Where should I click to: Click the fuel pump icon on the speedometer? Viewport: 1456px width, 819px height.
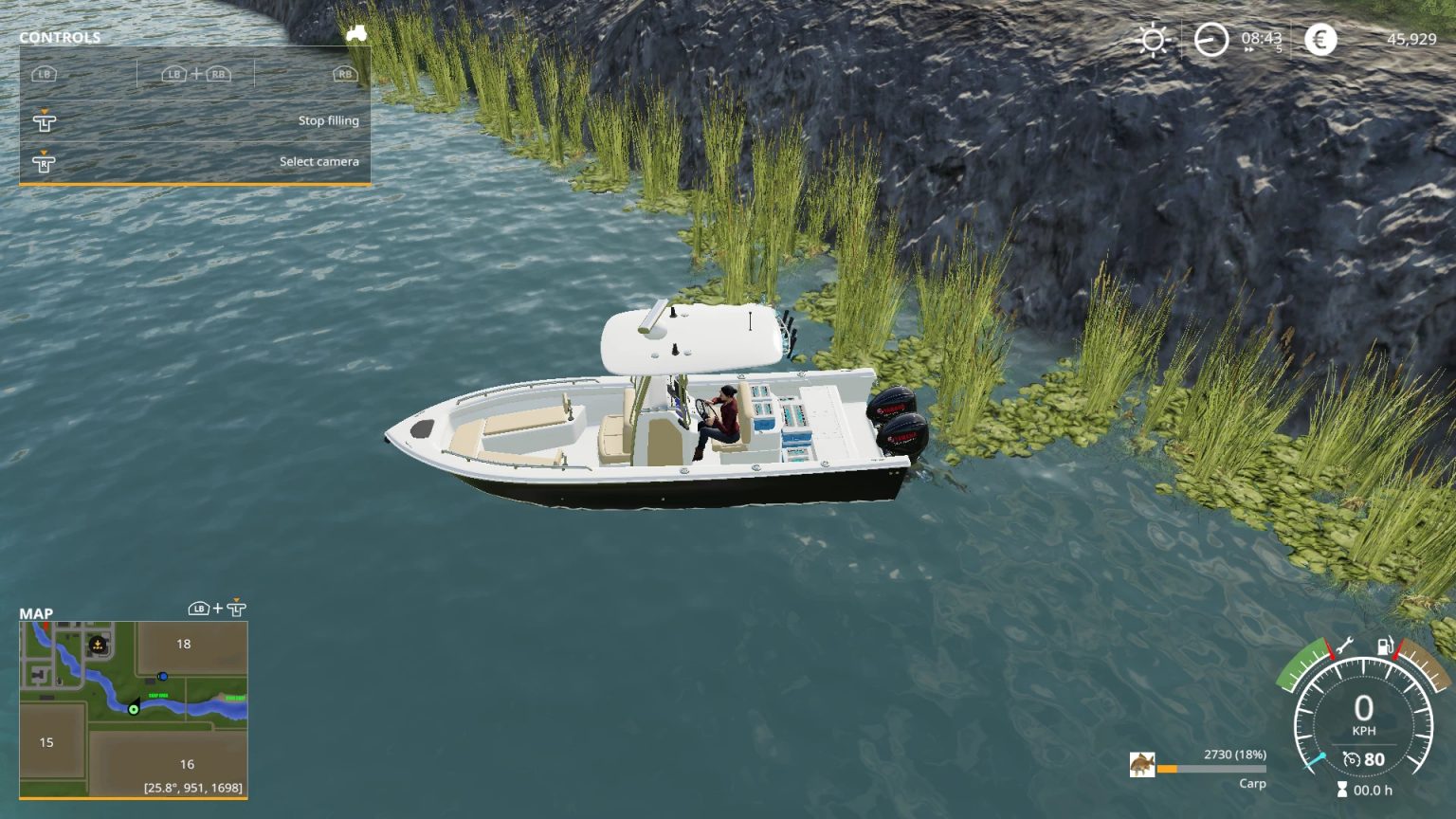(x=1385, y=646)
